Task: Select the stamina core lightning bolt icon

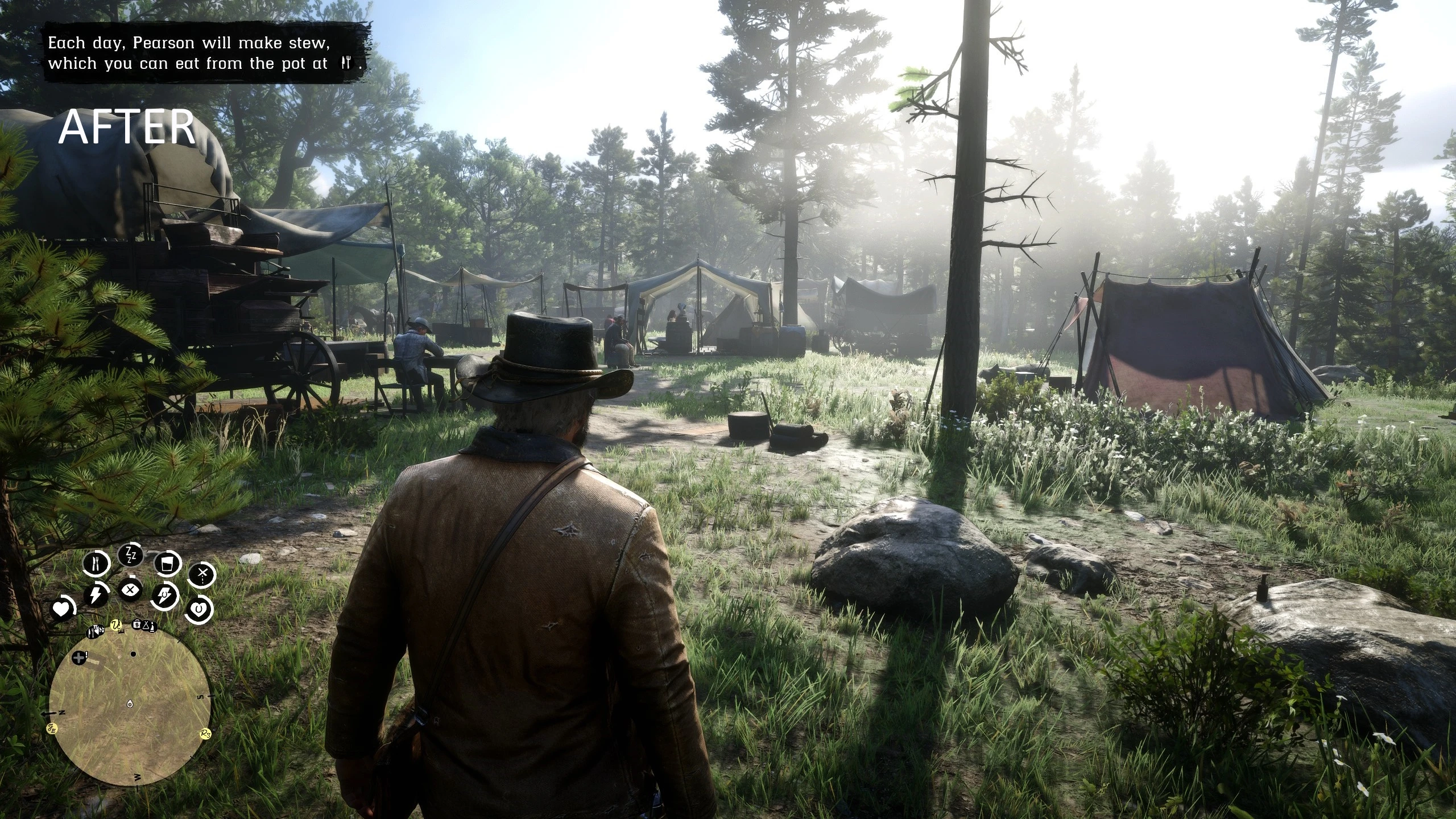Action: (x=96, y=595)
